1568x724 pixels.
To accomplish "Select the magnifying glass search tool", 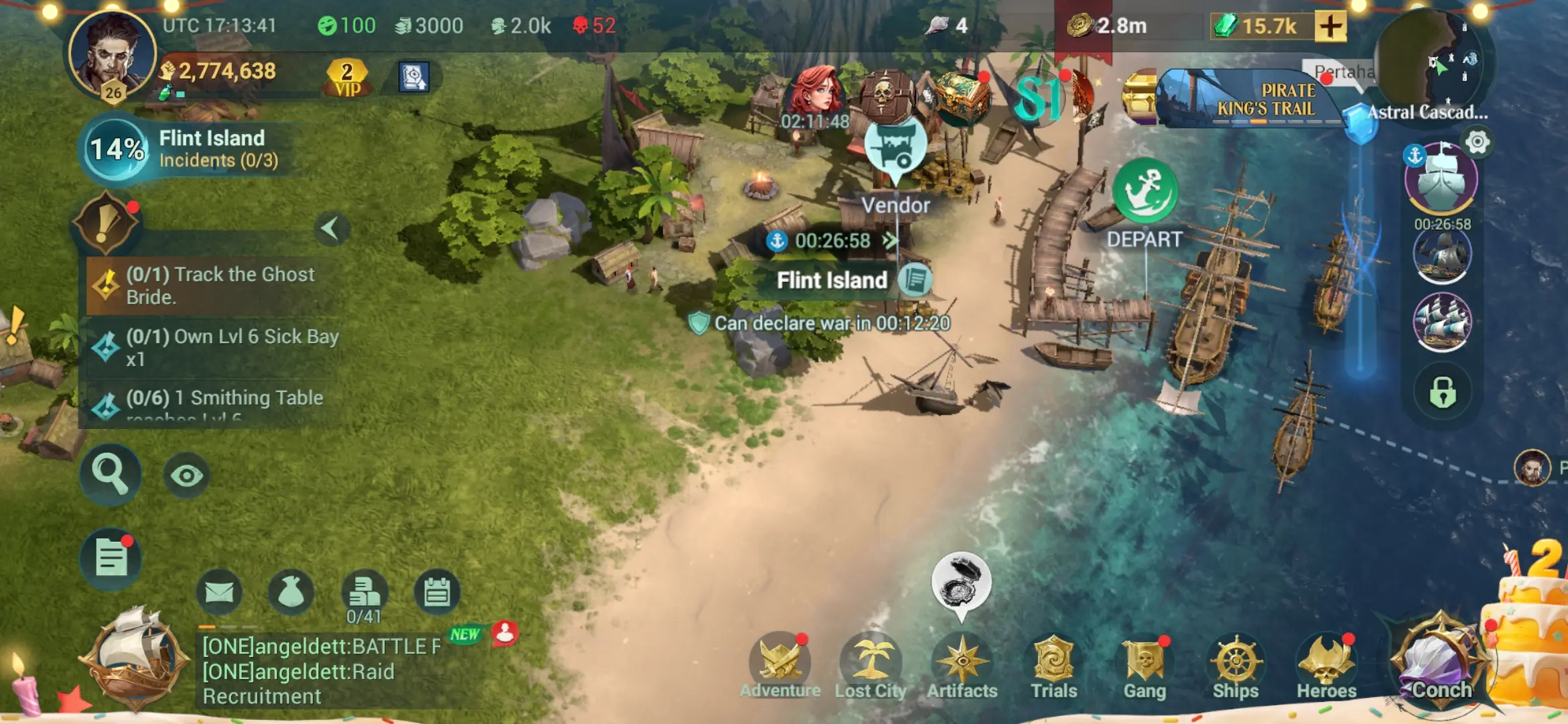I will click(x=111, y=473).
